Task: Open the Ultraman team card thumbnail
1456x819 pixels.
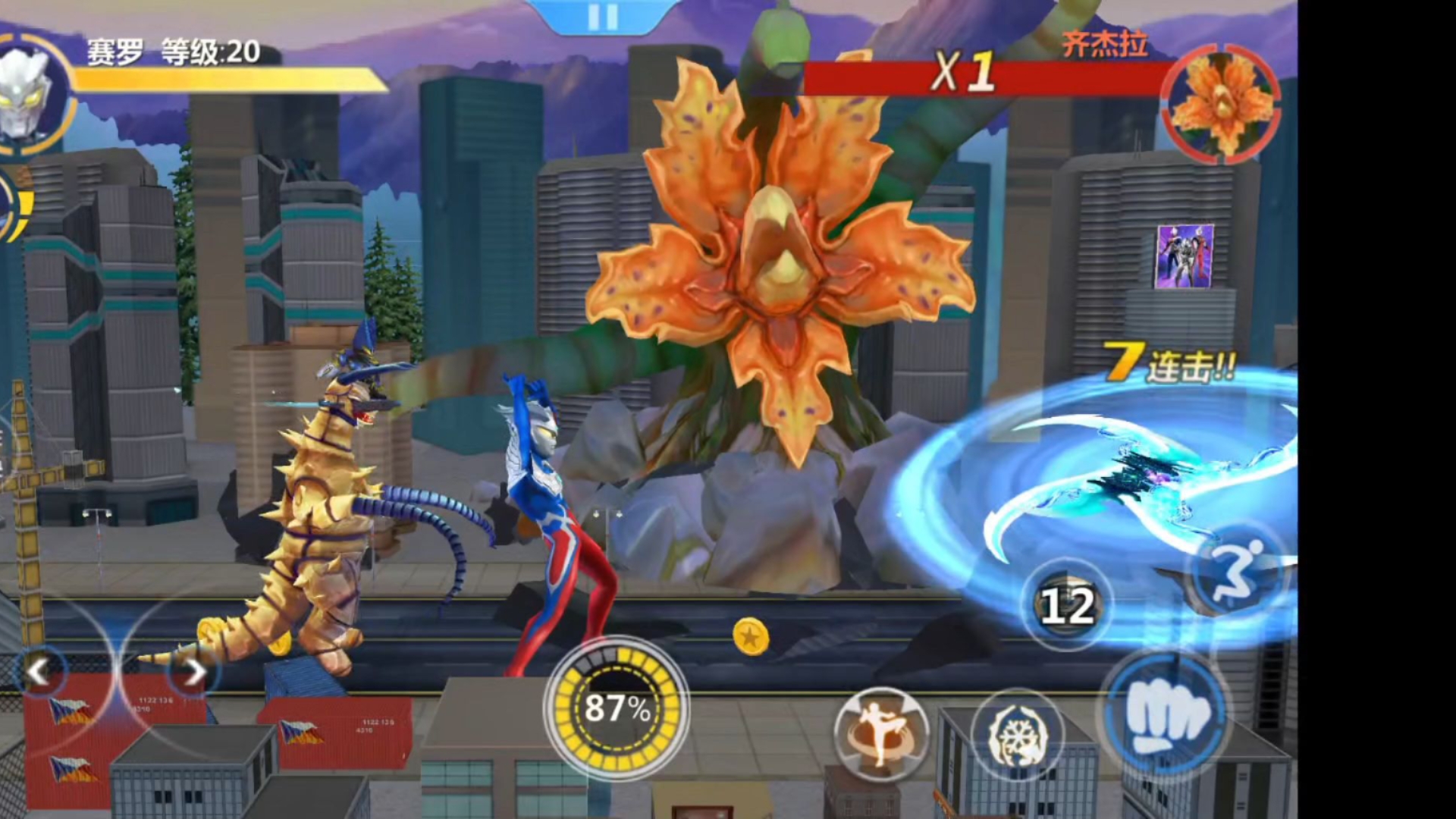Action: (x=1184, y=256)
